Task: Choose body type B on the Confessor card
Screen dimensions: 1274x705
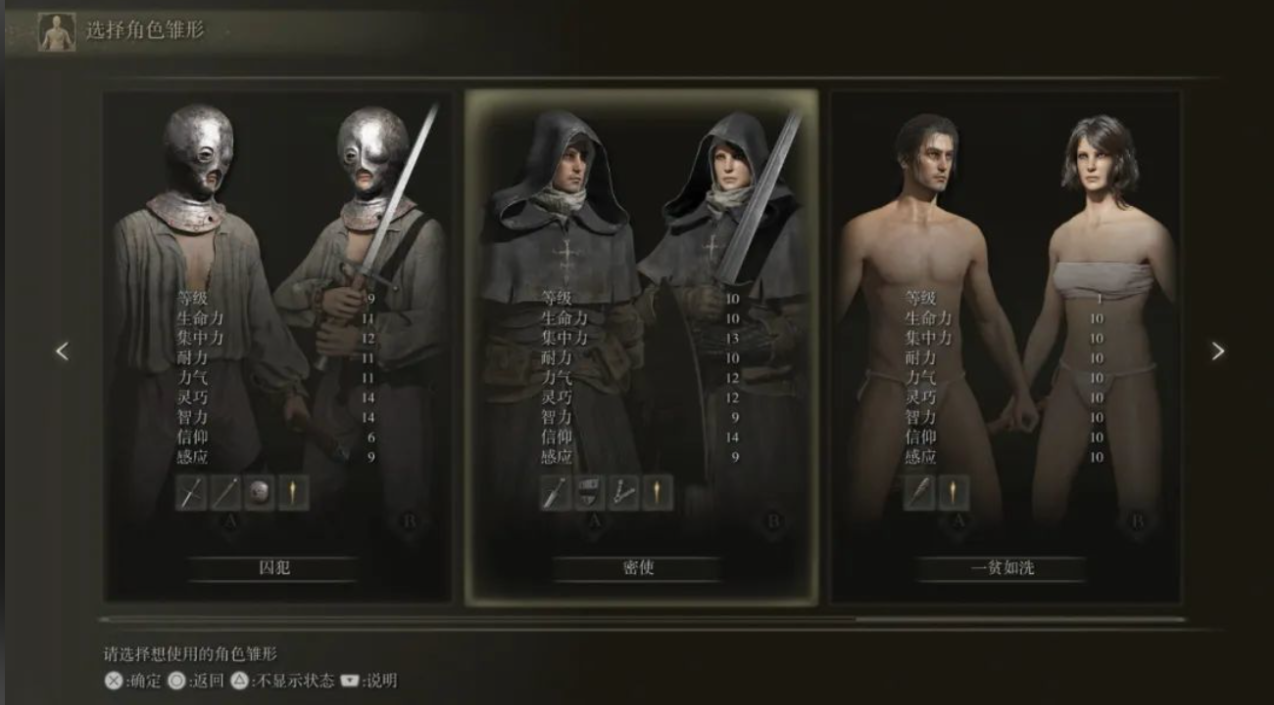Action: click(772, 521)
